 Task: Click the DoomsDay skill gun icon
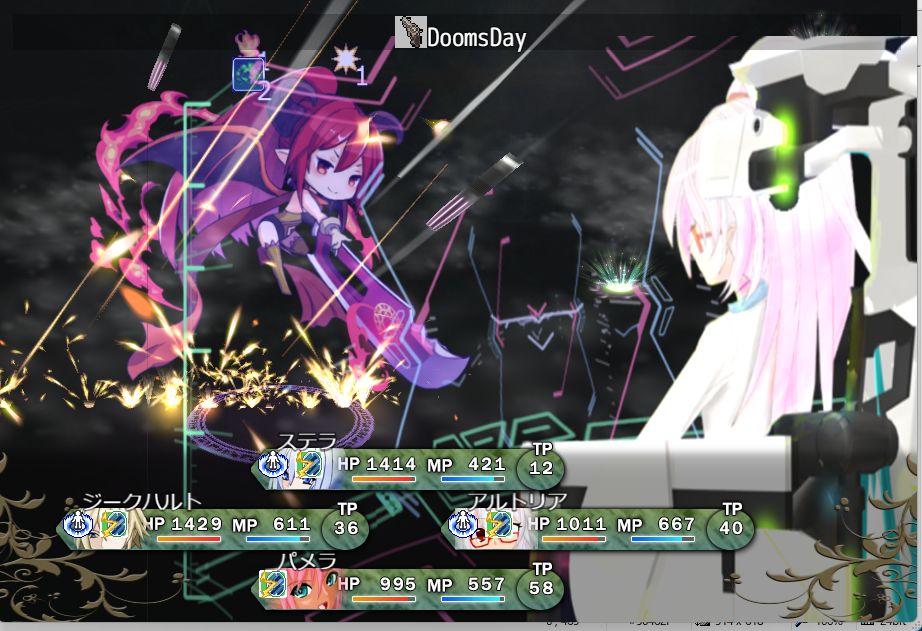coord(410,33)
